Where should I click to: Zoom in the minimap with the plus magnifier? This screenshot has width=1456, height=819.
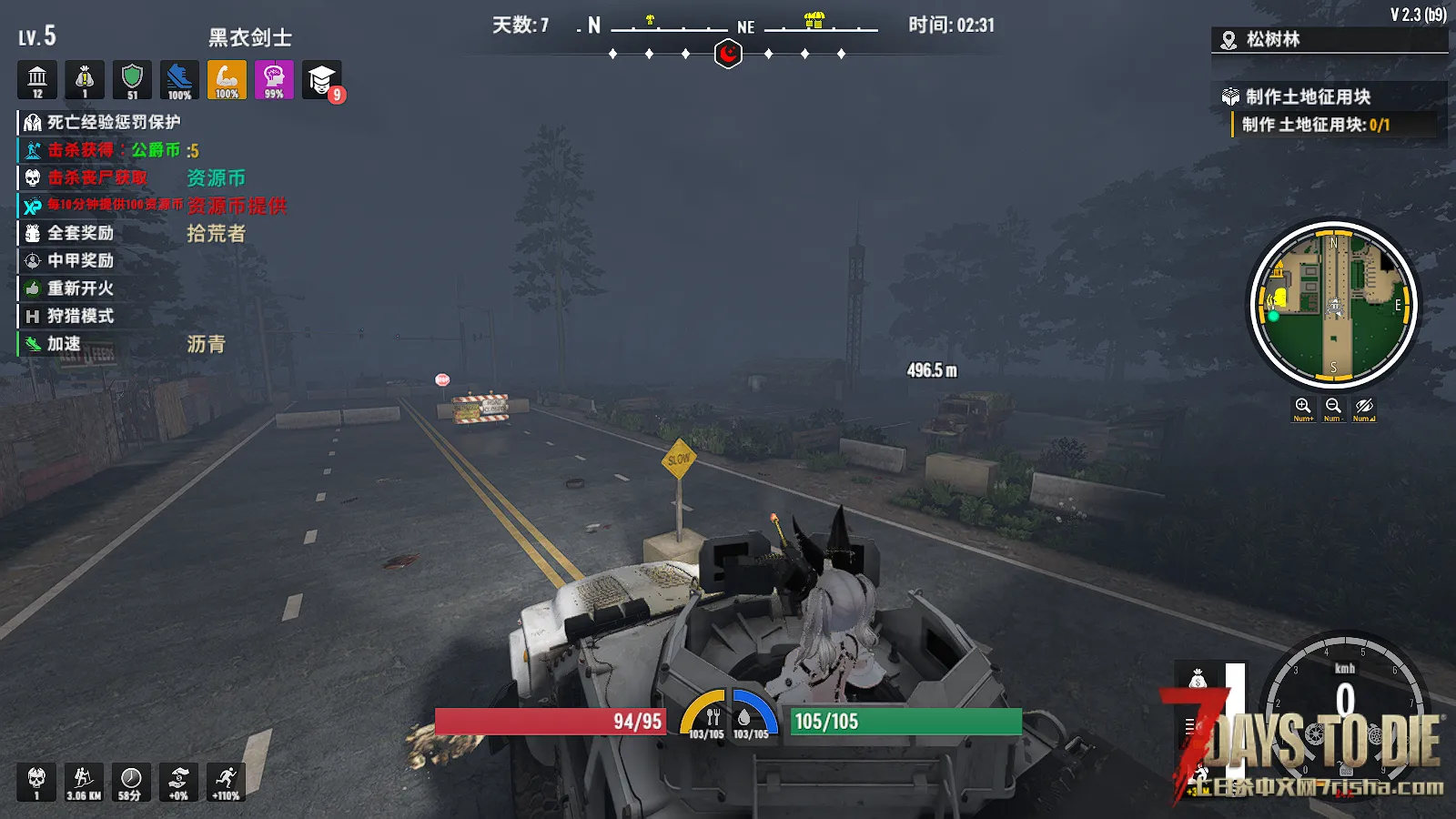[x=1303, y=407]
